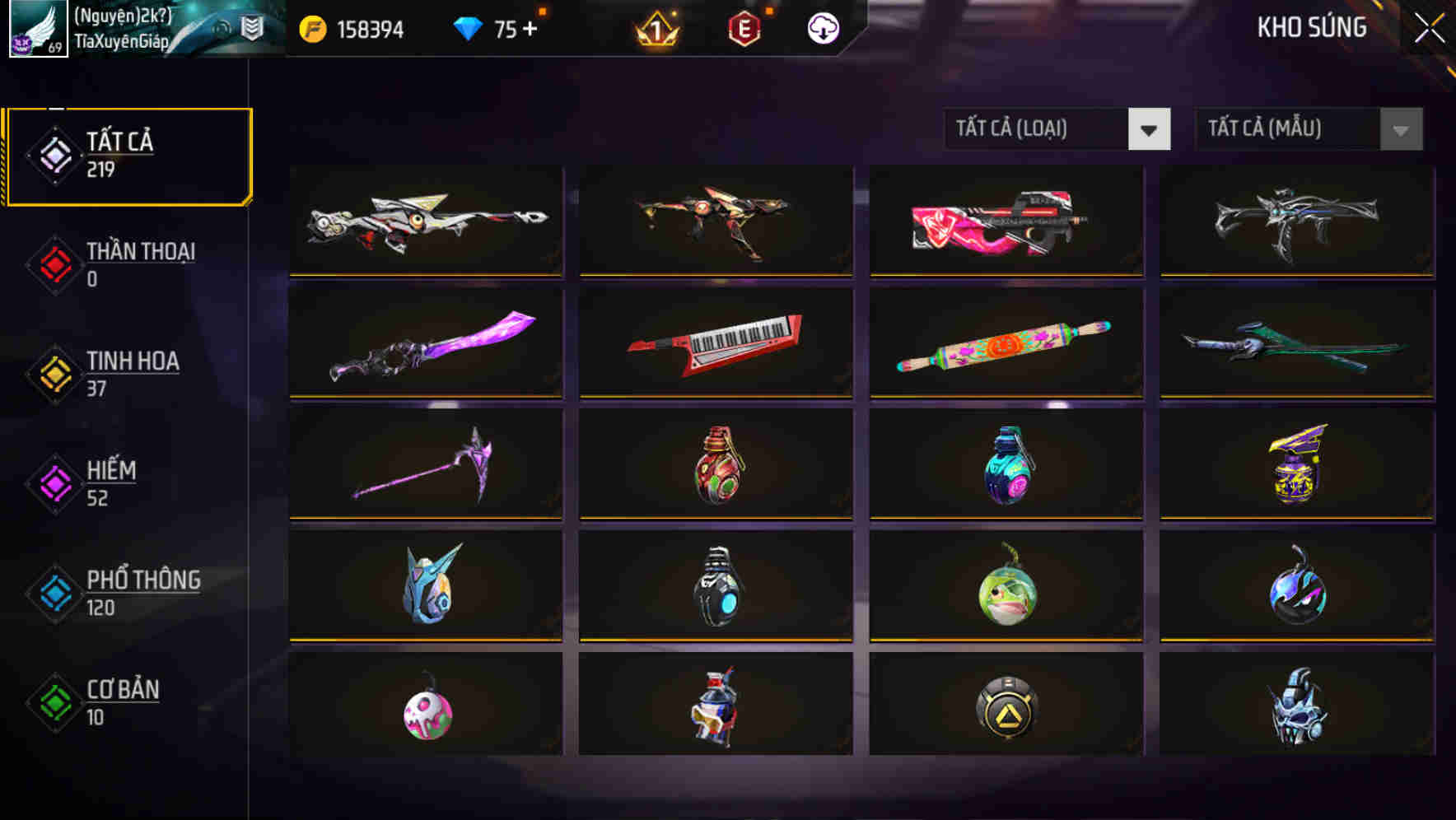This screenshot has height=820, width=1456.
Task: Select the floral rolling pin weapon
Action: click(1006, 343)
